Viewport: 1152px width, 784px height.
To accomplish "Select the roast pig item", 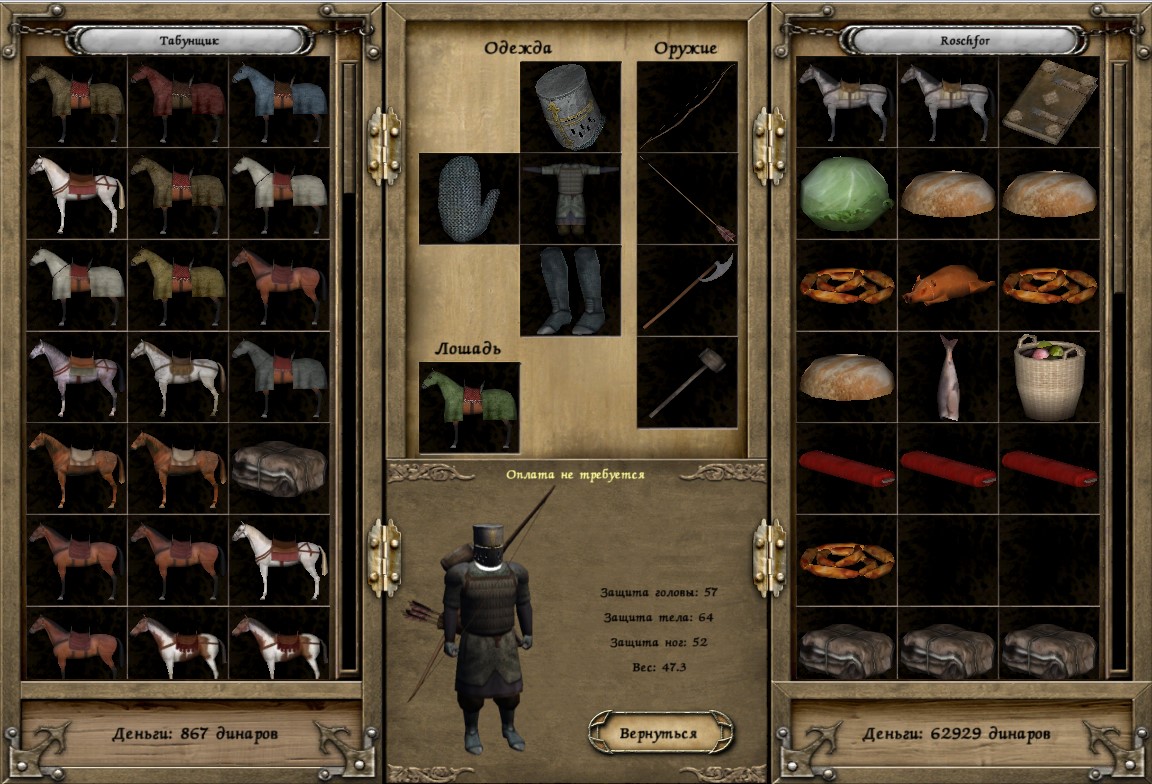I will coord(948,285).
